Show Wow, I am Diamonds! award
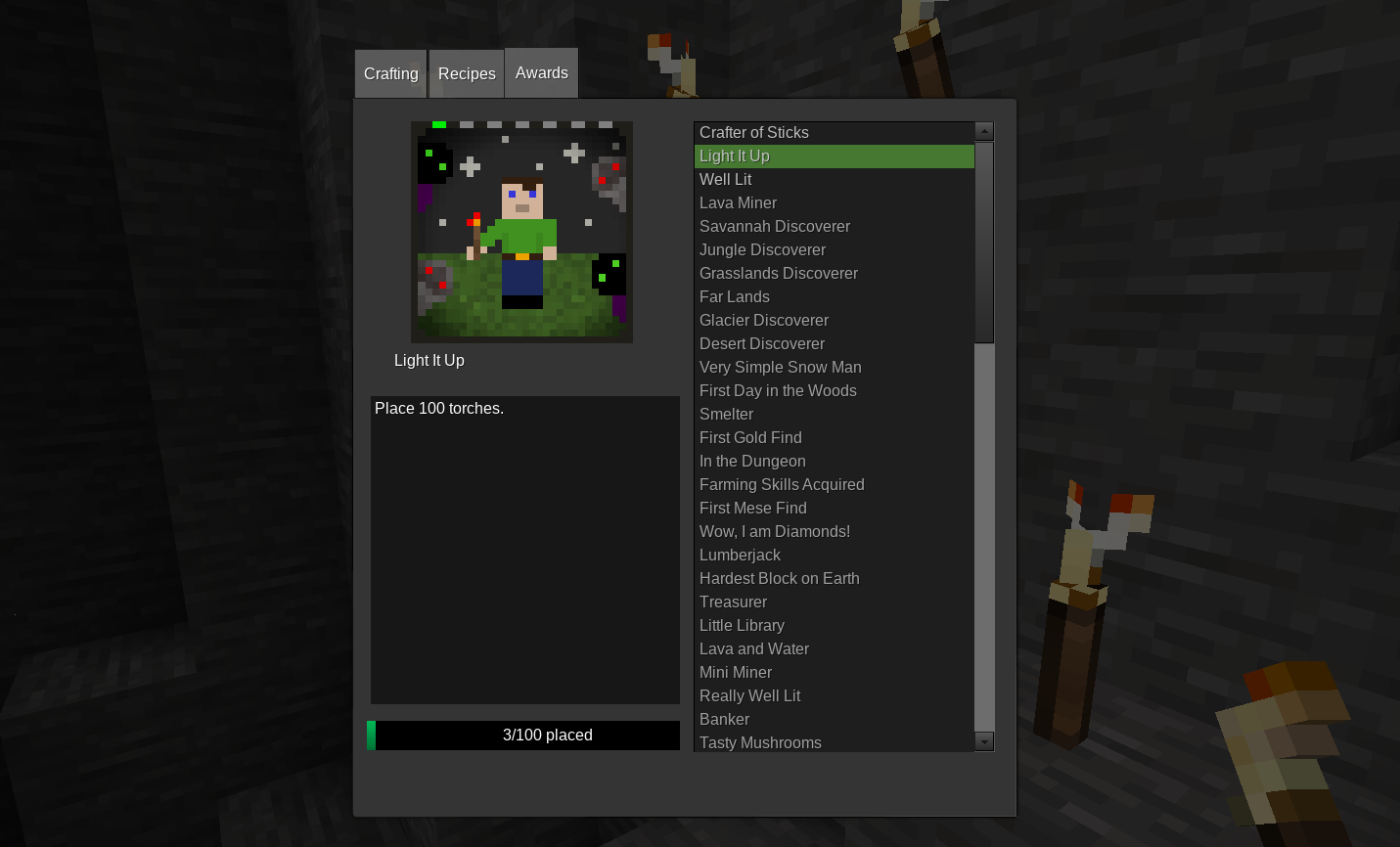Screen dimensions: 1400x847 click(x=775, y=531)
